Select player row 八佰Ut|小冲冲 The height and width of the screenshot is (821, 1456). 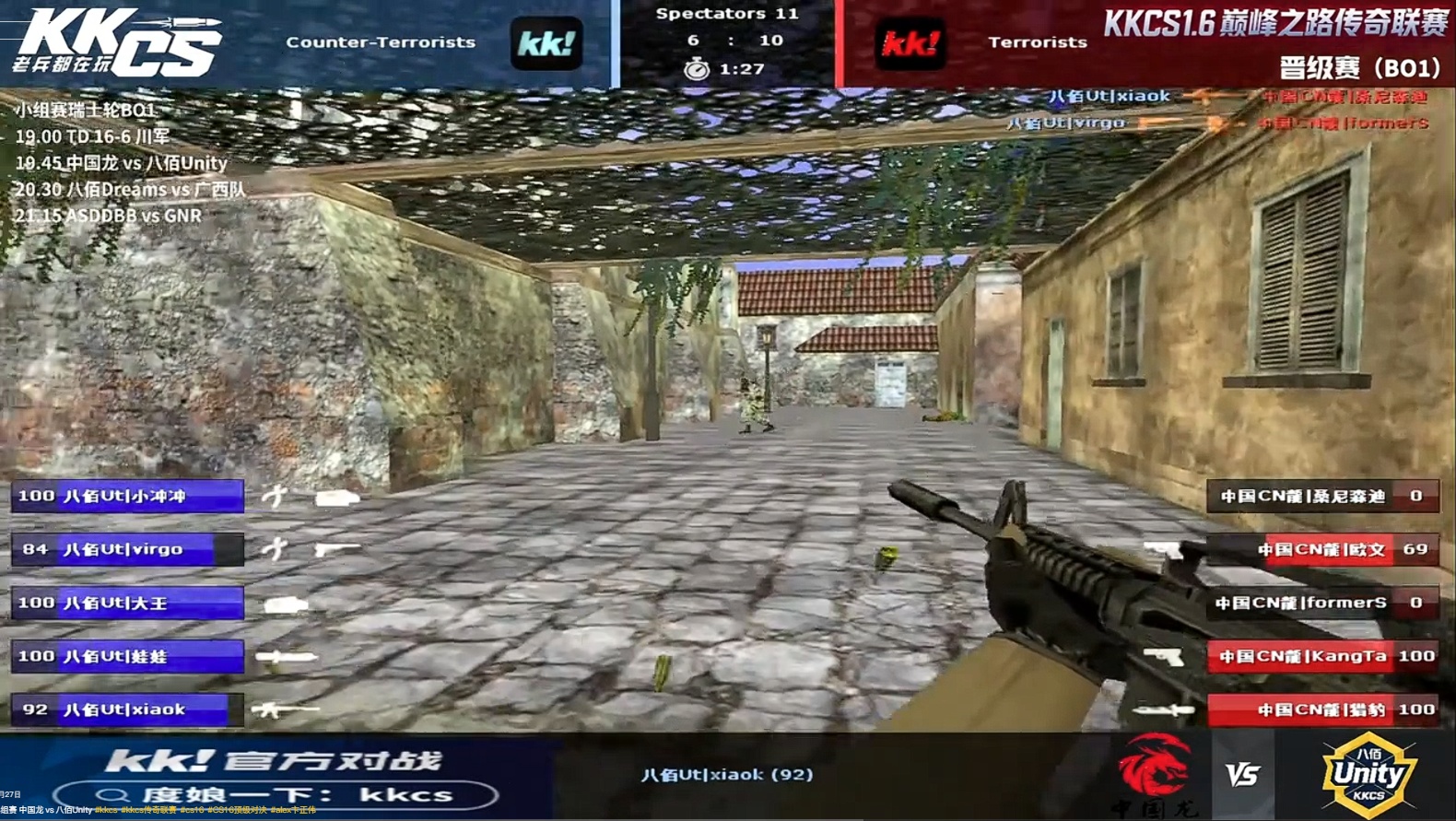[x=127, y=496]
